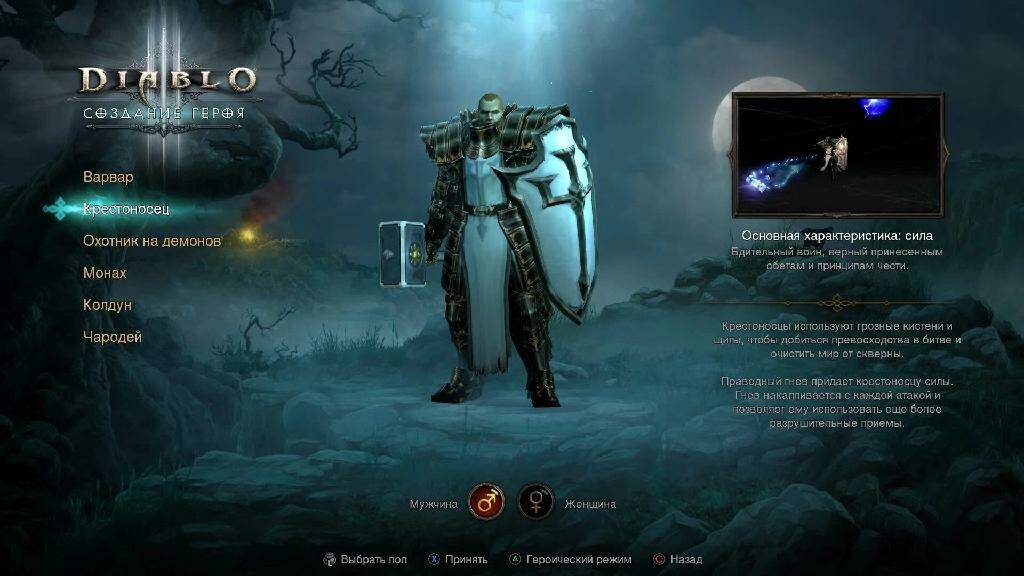Select the Монах class
The height and width of the screenshot is (576, 1024).
click(x=105, y=273)
